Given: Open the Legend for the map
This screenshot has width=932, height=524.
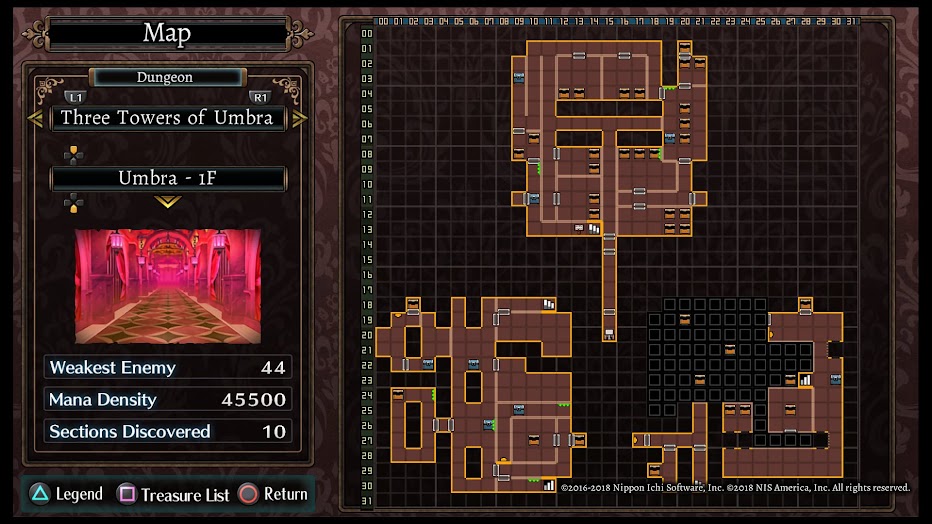Looking at the screenshot, I should [x=68, y=494].
